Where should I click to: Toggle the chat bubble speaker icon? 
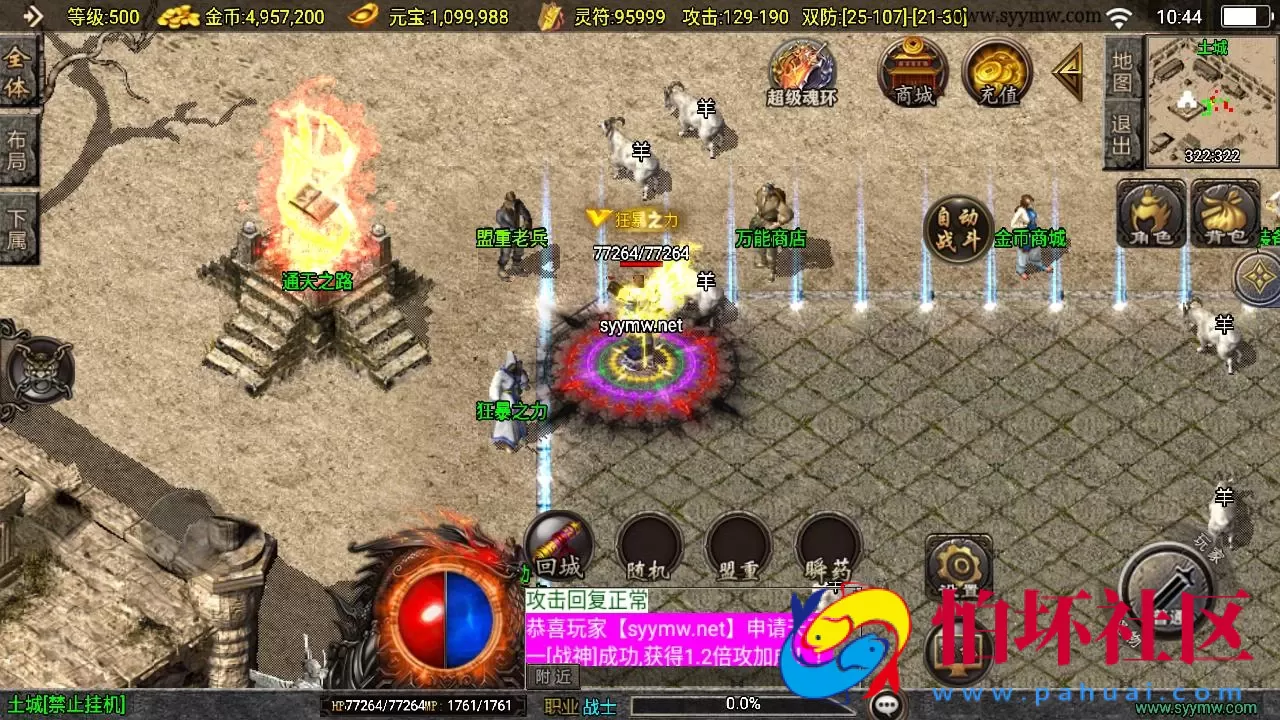click(x=886, y=705)
